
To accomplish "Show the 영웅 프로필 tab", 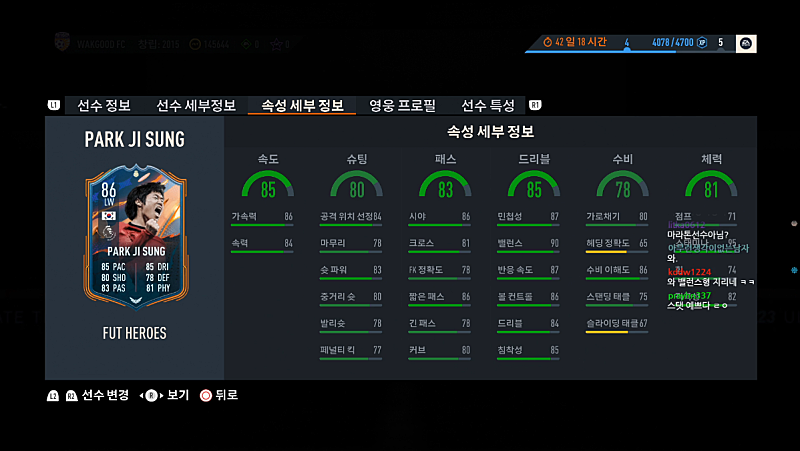I will (402, 106).
